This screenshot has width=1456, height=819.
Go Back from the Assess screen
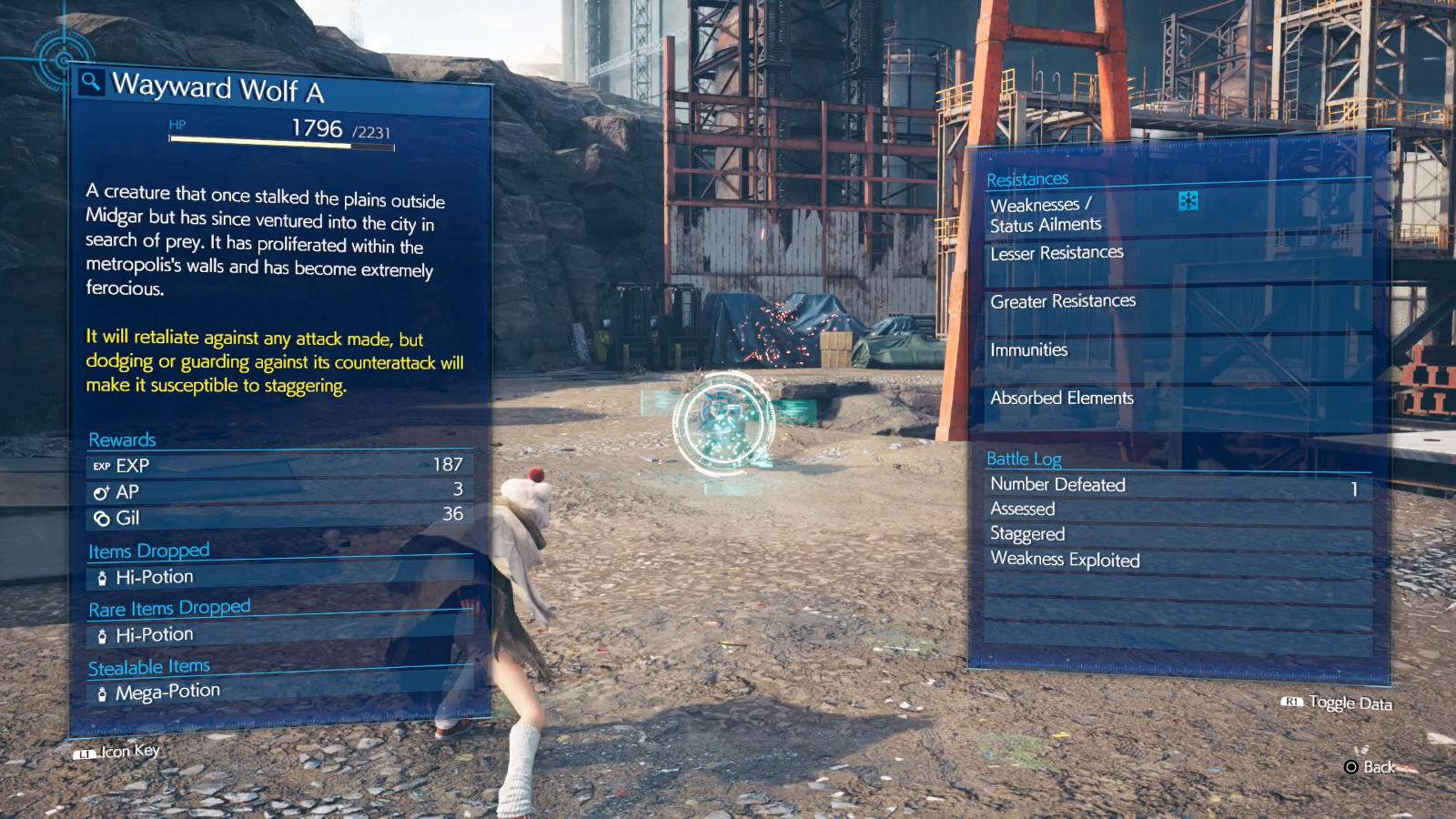click(x=1370, y=767)
